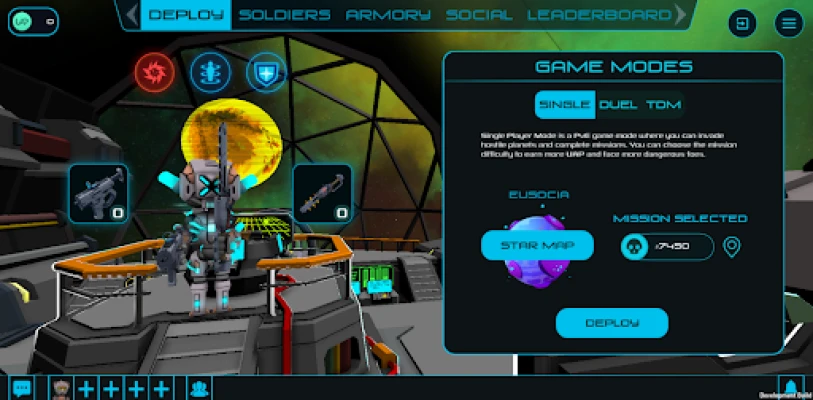Image resolution: width=813 pixels, height=400 pixels.
Task: Choose the Duel game mode
Action: (618, 105)
